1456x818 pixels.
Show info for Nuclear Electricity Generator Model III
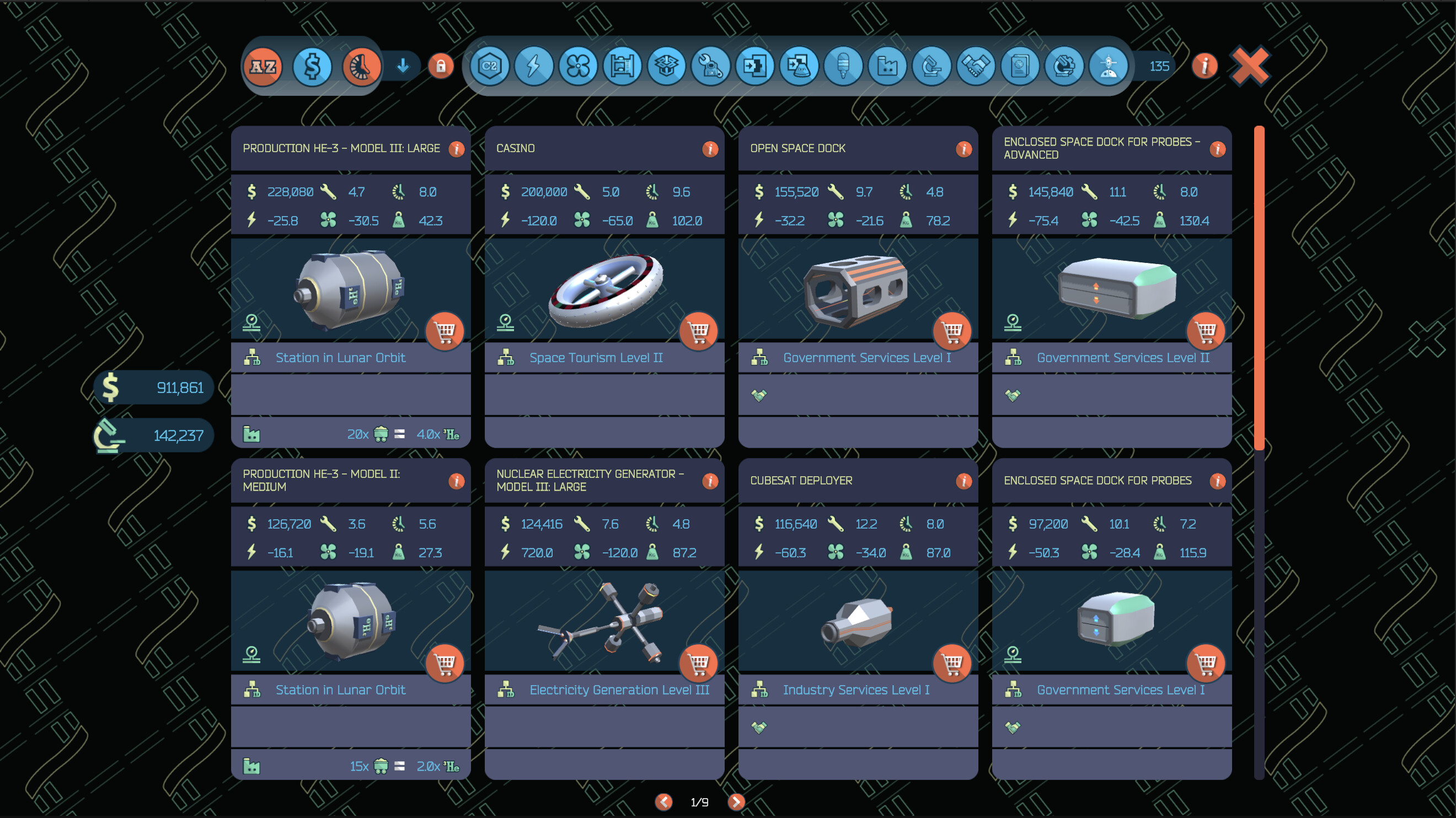[710, 481]
